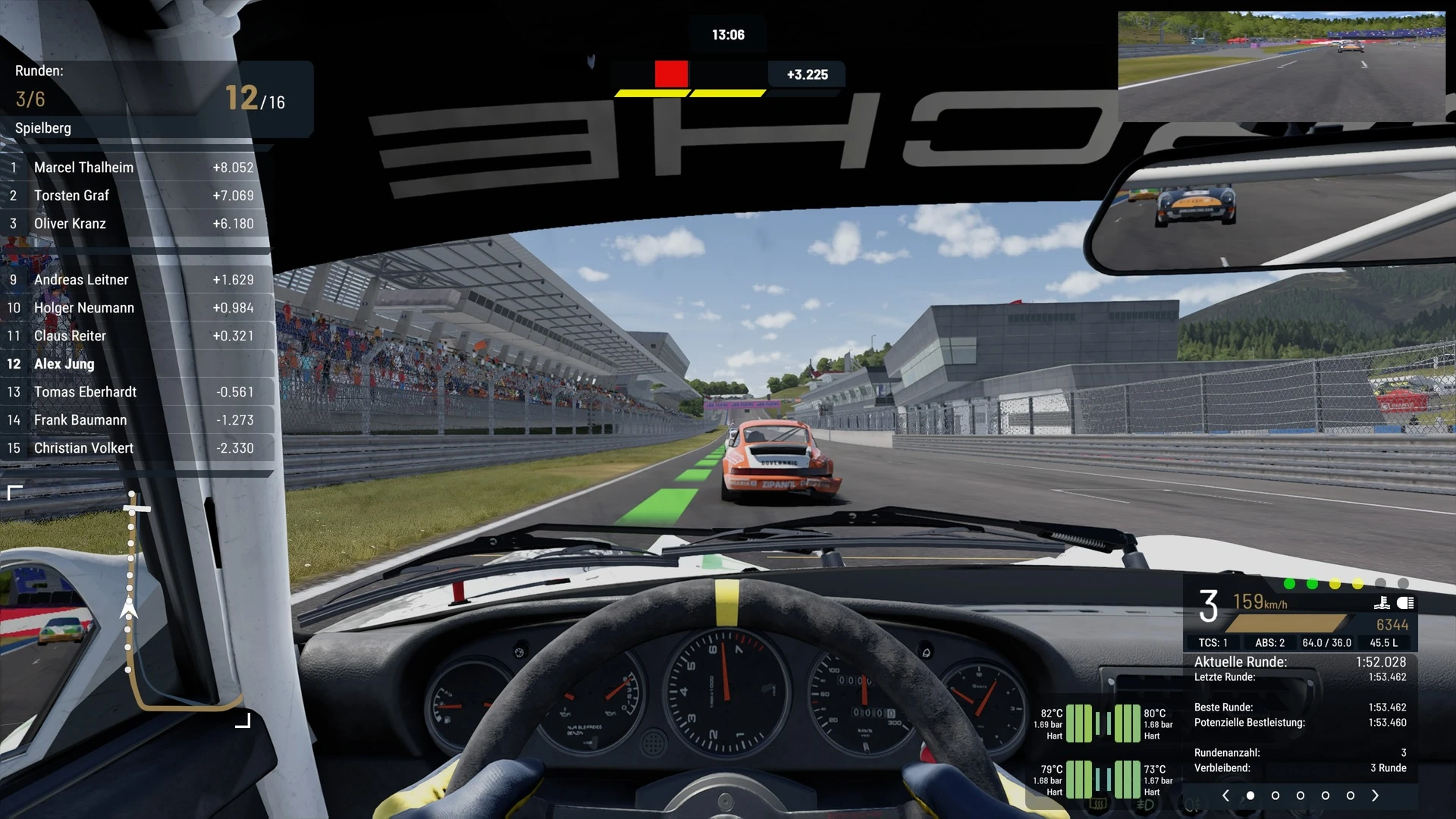
Task: Go to the next telemetry page arrow
Action: [x=1375, y=795]
